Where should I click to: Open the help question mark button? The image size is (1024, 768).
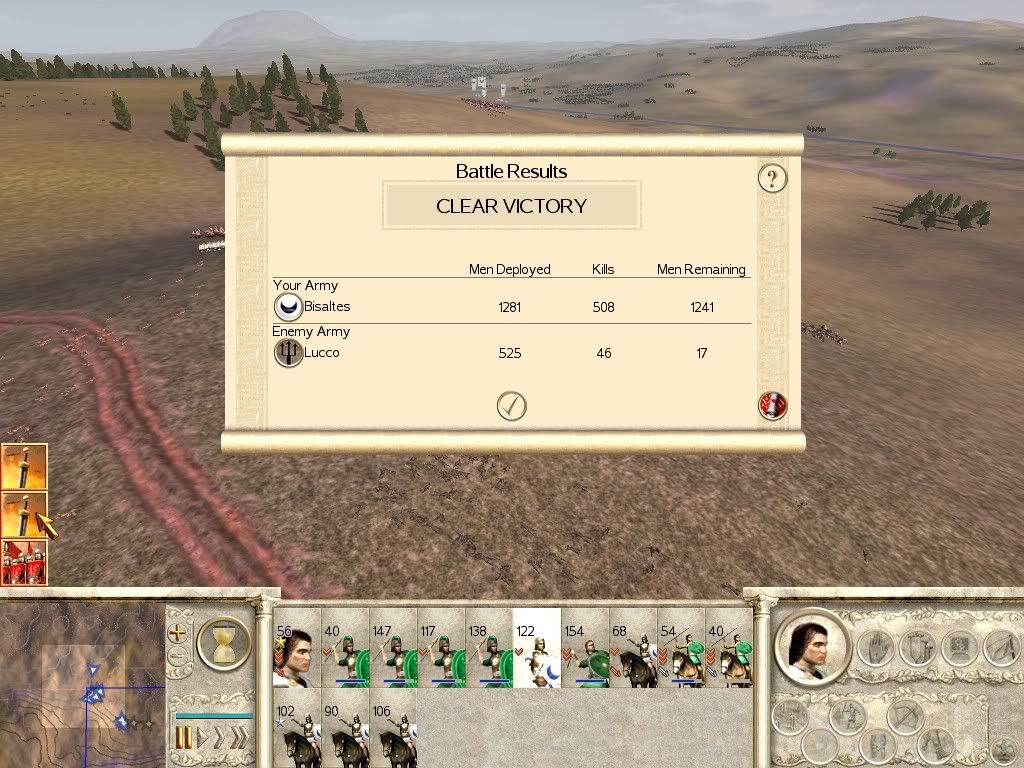pos(772,179)
